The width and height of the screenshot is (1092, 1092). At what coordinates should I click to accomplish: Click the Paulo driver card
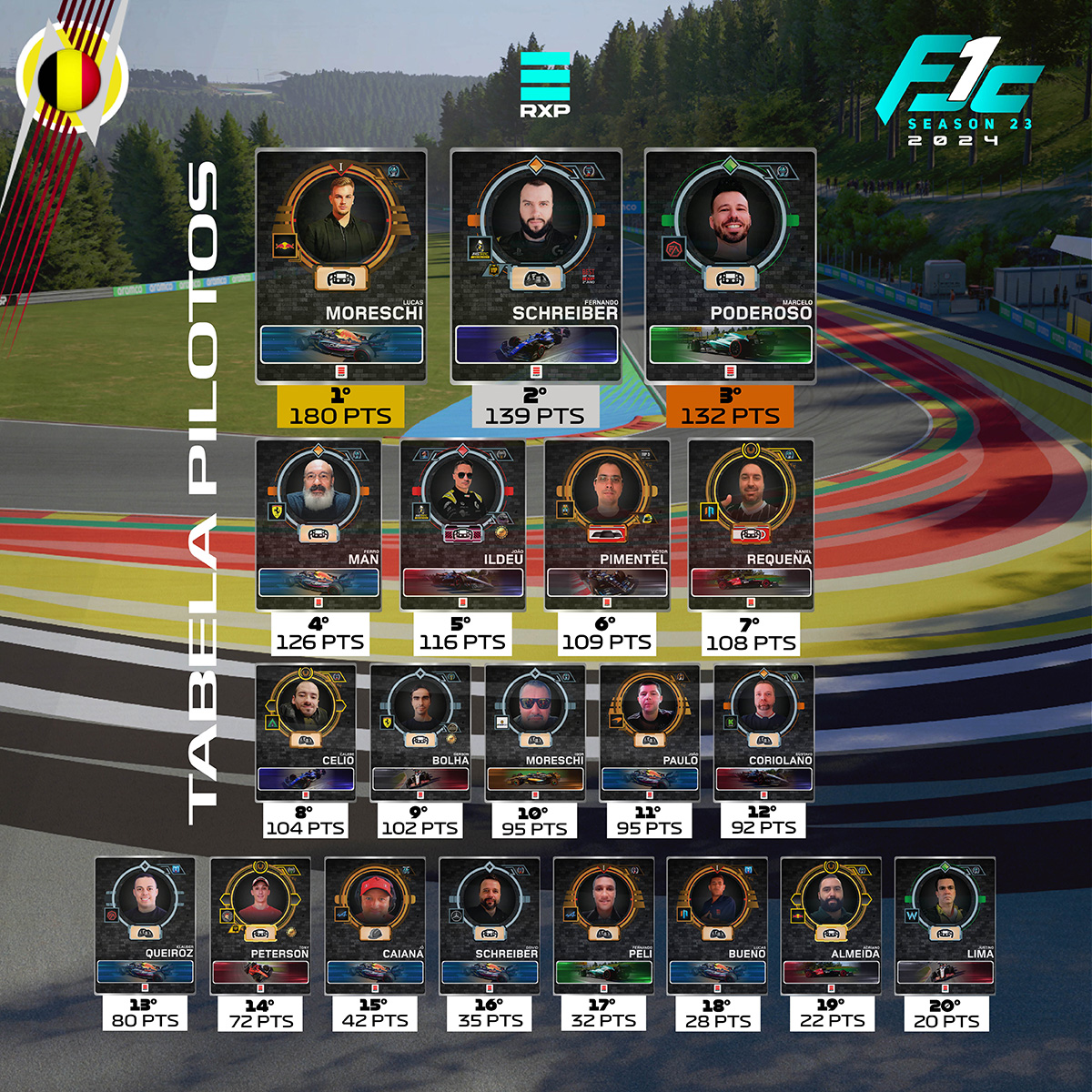(x=649, y=733)
